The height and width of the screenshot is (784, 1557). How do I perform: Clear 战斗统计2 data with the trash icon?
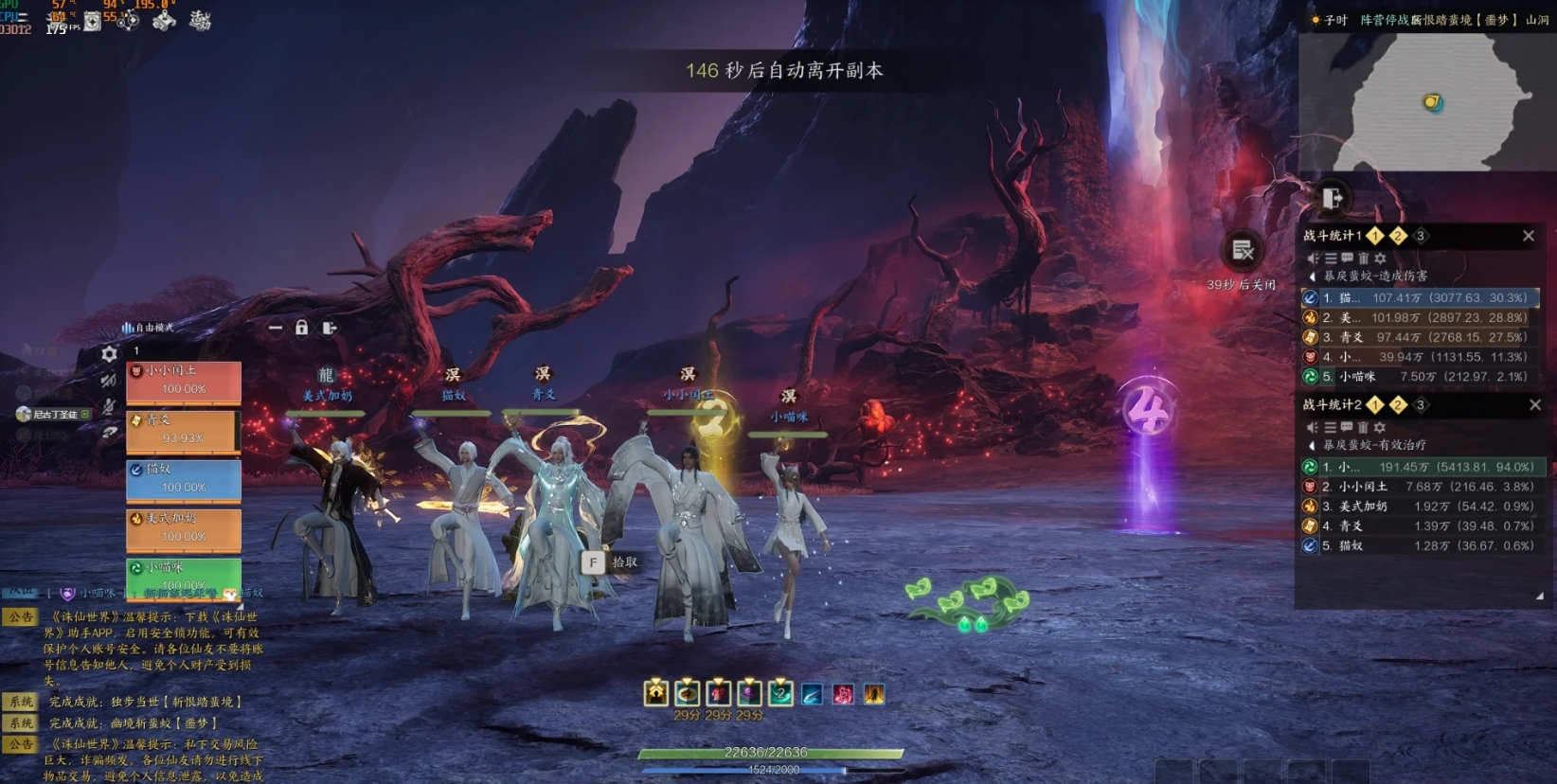click(x=1363, y=428)
